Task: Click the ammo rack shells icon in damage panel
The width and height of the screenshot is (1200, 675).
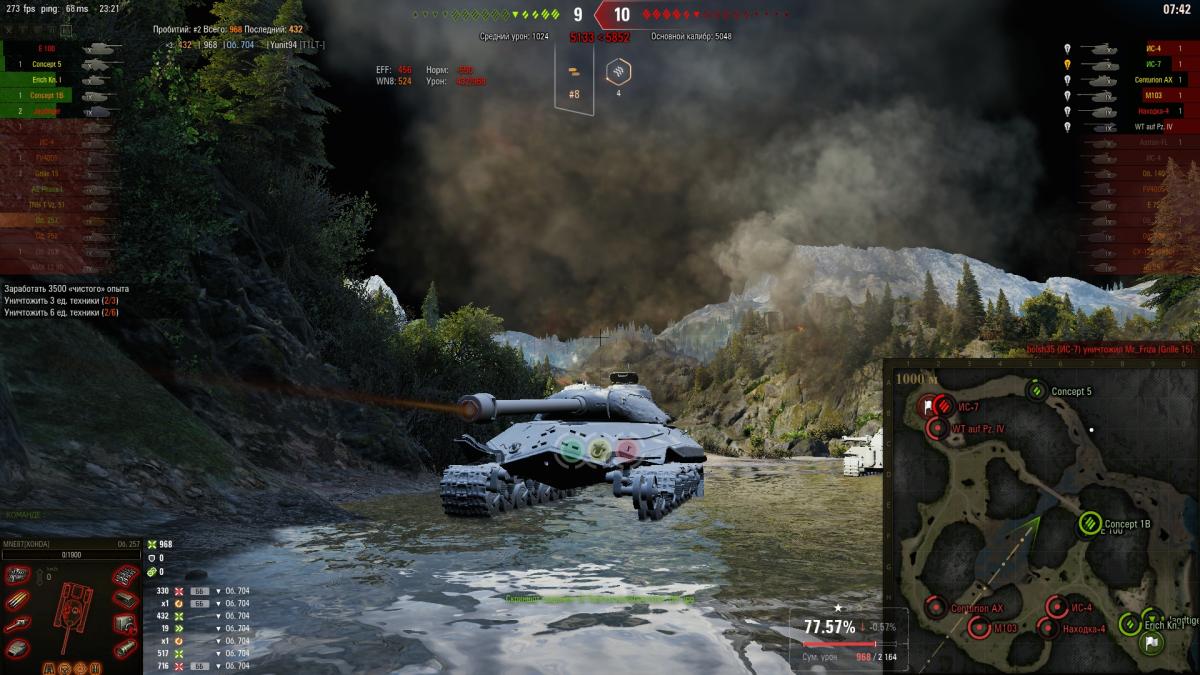Action: click(x=19, y=600)
